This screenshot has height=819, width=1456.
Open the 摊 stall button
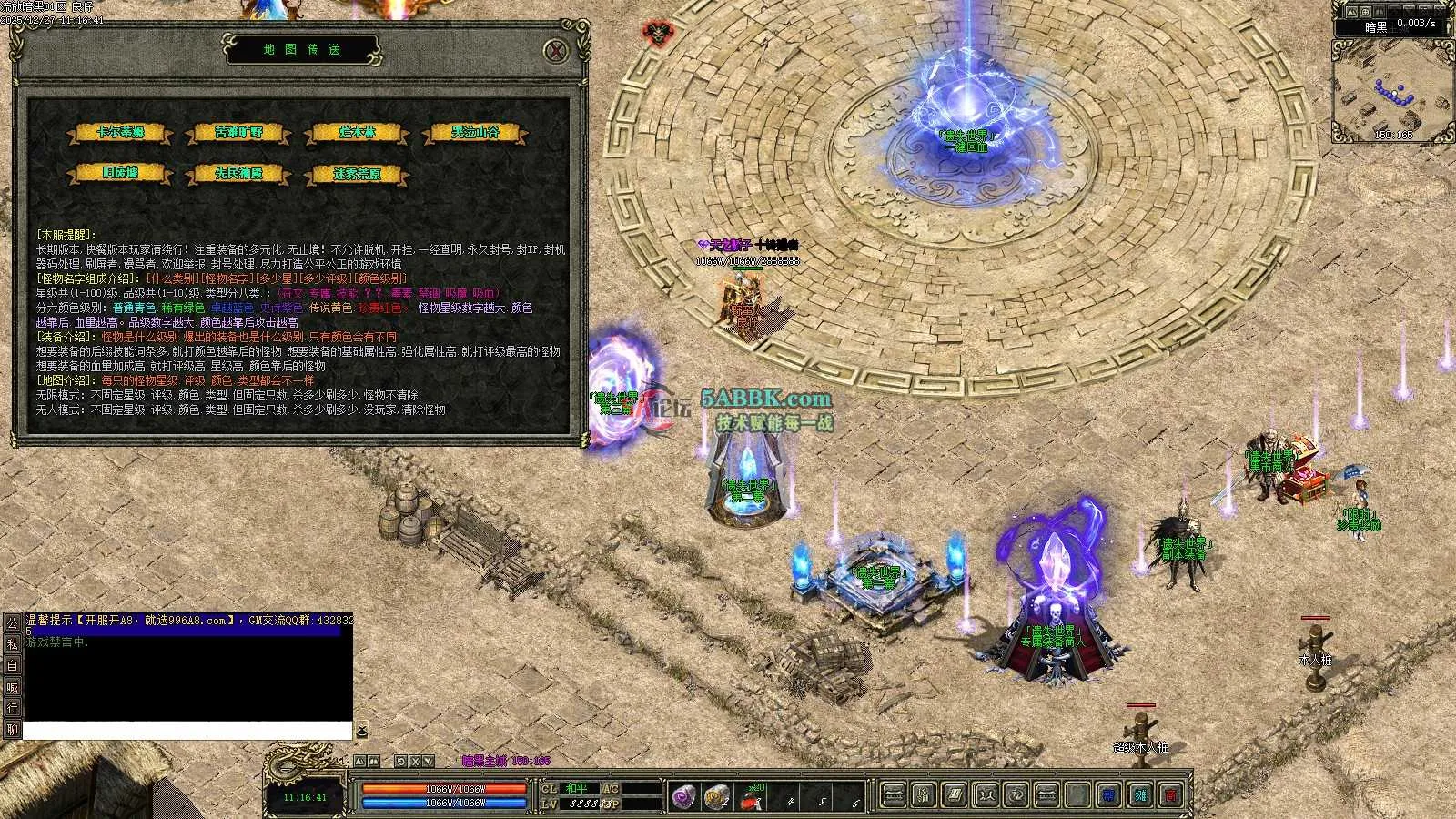pyautogui.click(x=1140, y=796)
